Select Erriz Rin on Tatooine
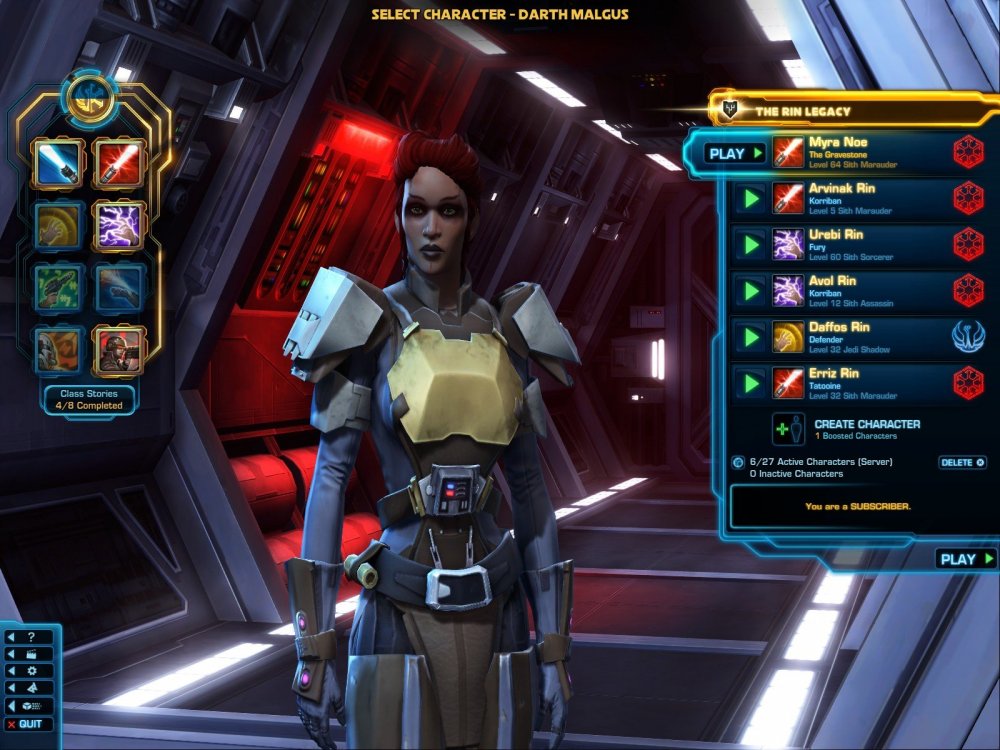Image resolution: width=1000 pixels, height=750 pixels. coord(860,382)
